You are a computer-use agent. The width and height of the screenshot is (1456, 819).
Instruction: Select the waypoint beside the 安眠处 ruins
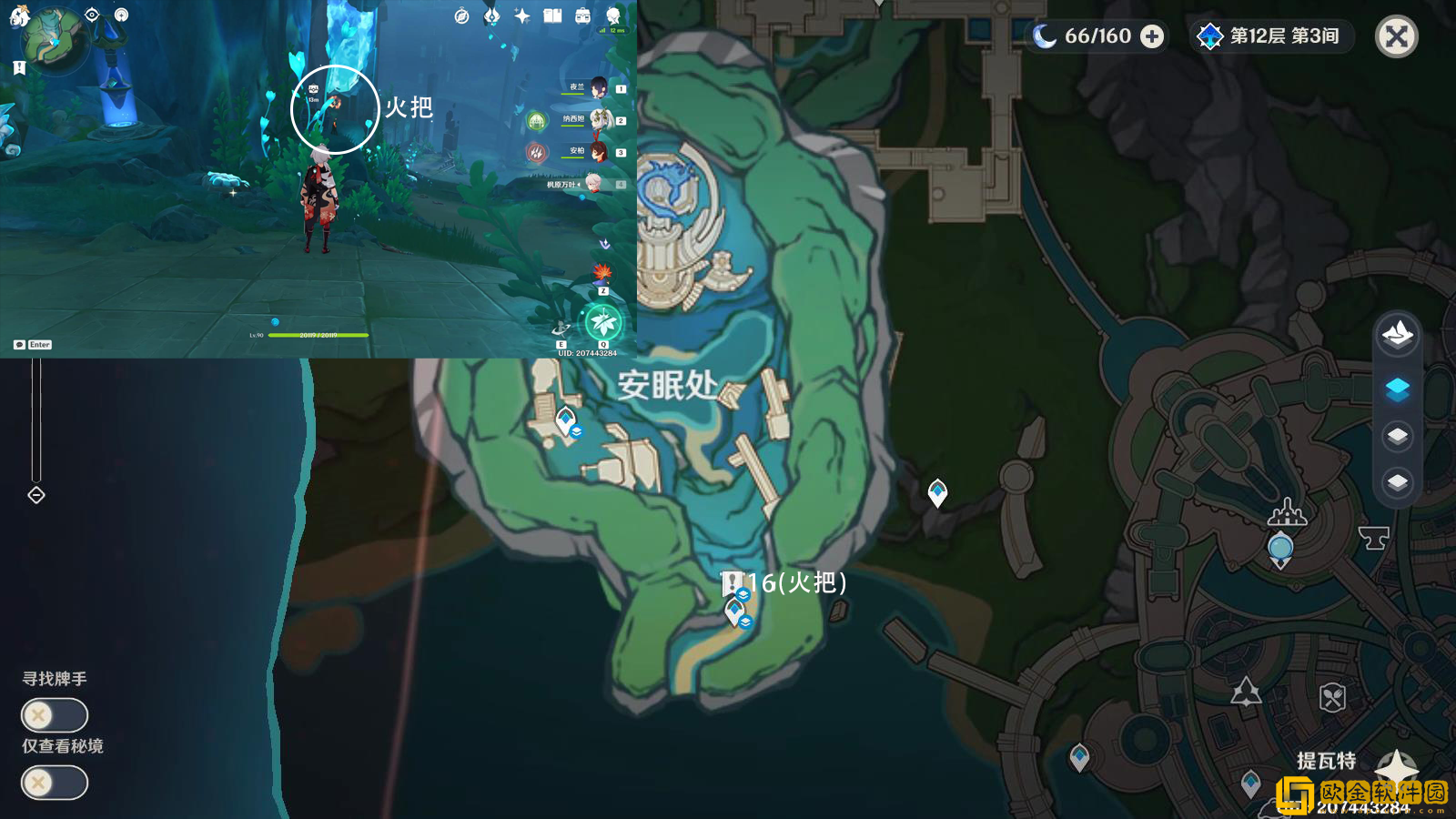566,420
